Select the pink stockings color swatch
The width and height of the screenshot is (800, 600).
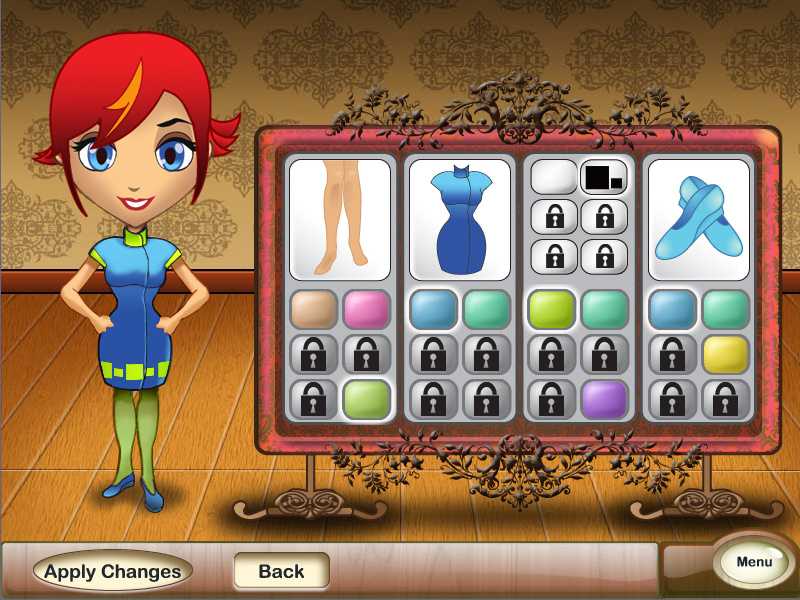point(366,310)
